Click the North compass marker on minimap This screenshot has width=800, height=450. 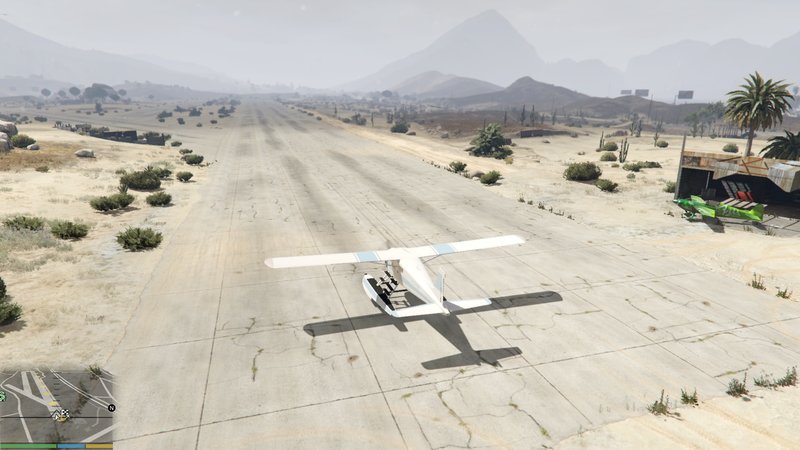click(x=112, y=408)
